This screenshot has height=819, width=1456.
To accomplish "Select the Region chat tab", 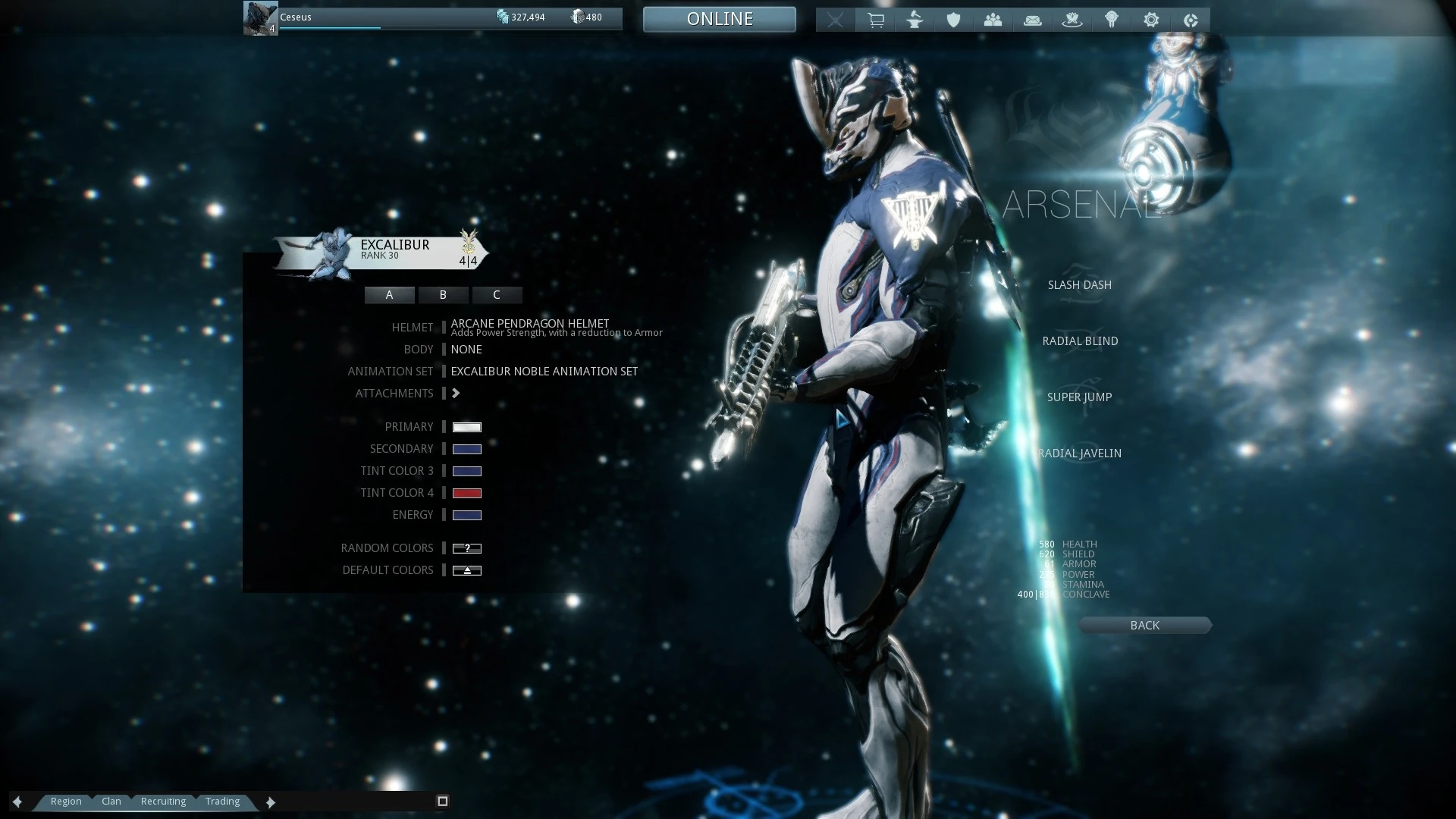I will tap(66, 801).
